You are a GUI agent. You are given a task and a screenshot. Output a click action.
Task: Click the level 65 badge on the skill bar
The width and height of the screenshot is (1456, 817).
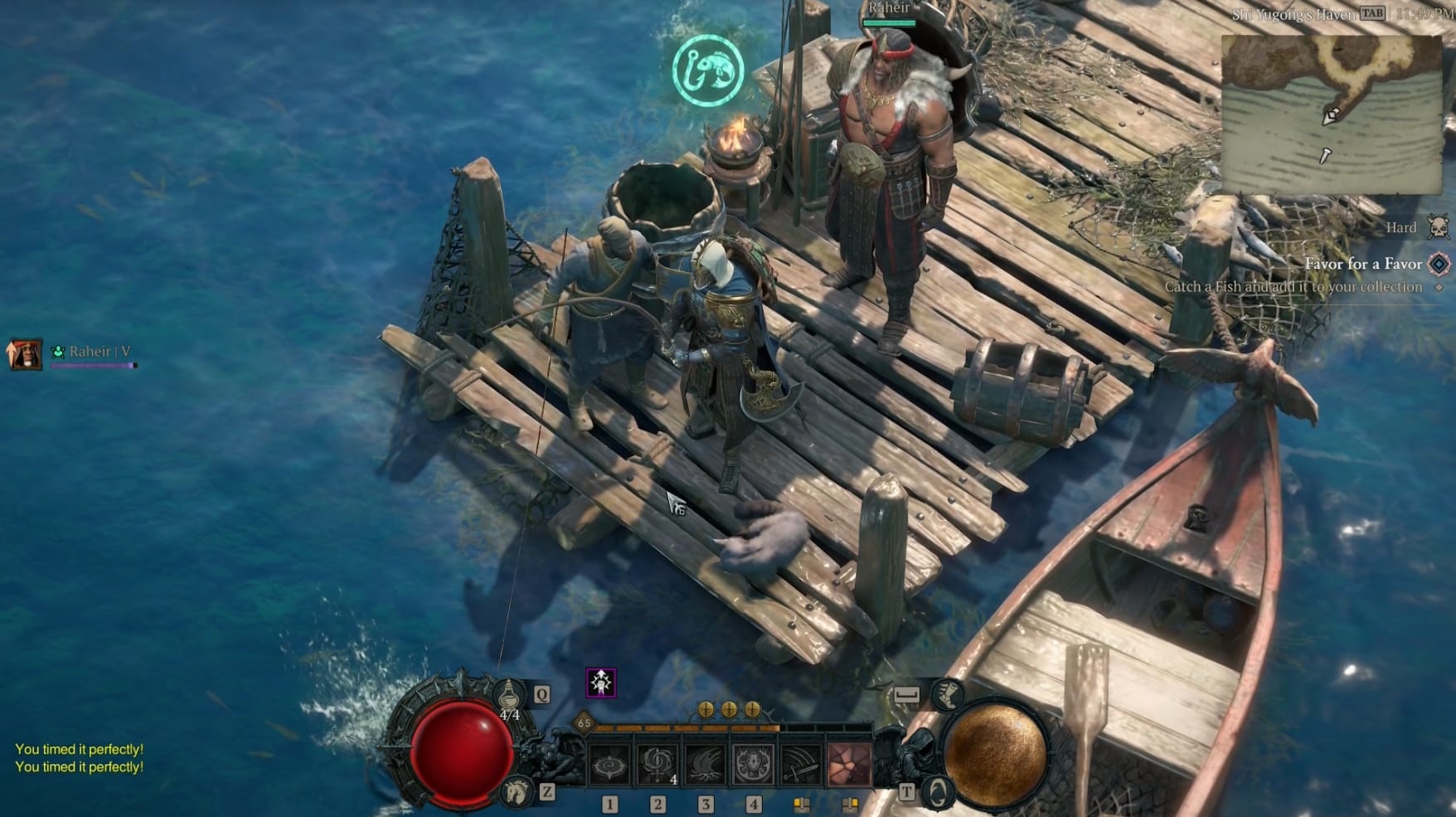583,723
